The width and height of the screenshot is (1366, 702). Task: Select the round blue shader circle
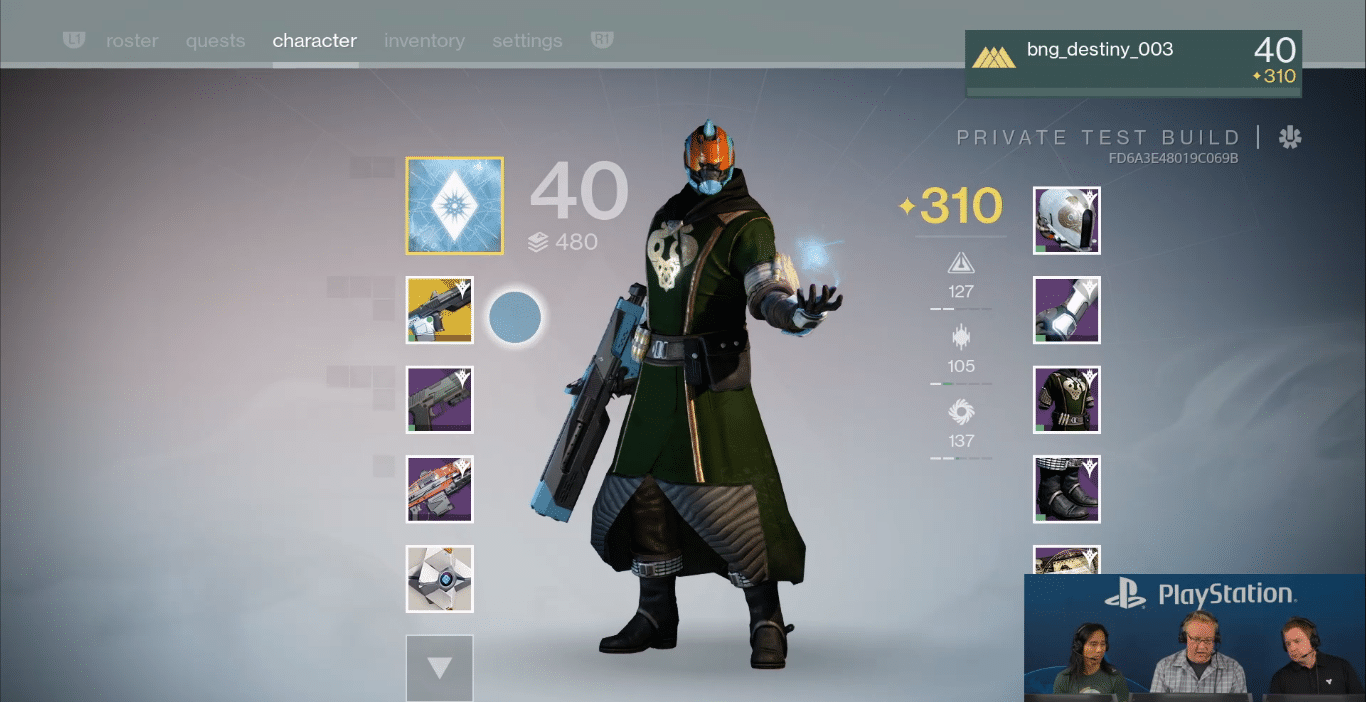click(515, 318)
